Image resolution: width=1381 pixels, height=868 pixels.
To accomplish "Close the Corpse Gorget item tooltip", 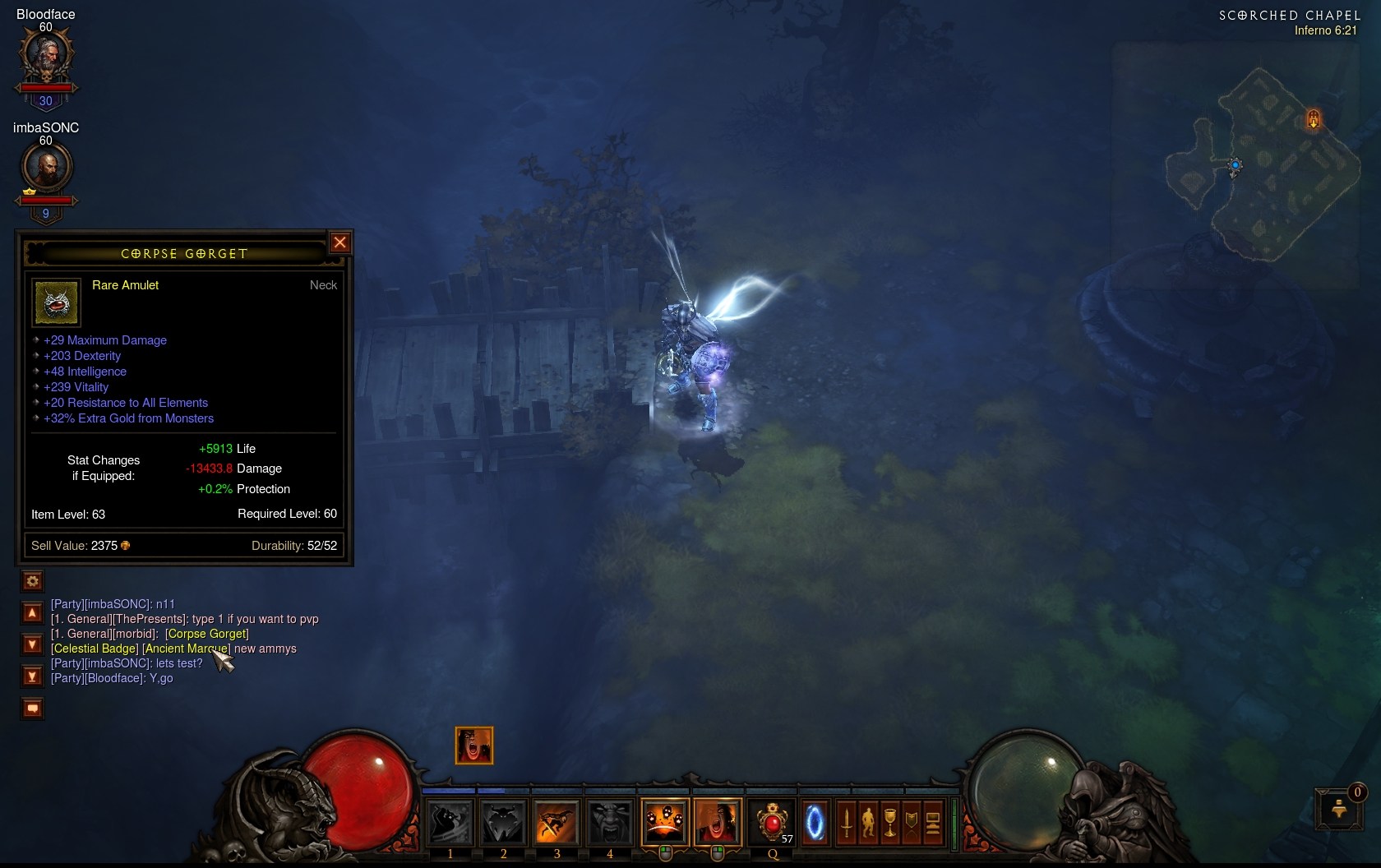I will (x=339, y=242).
